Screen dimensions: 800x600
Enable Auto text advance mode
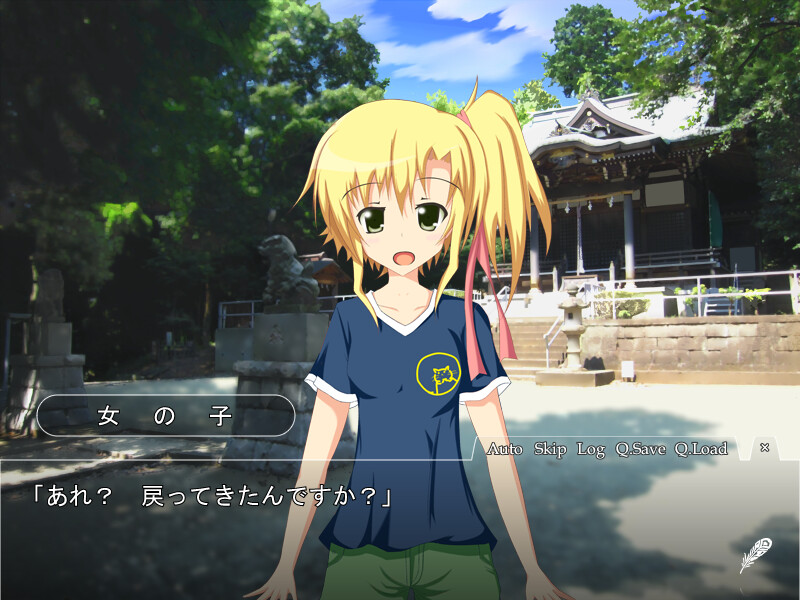click(x=504, y=449)
